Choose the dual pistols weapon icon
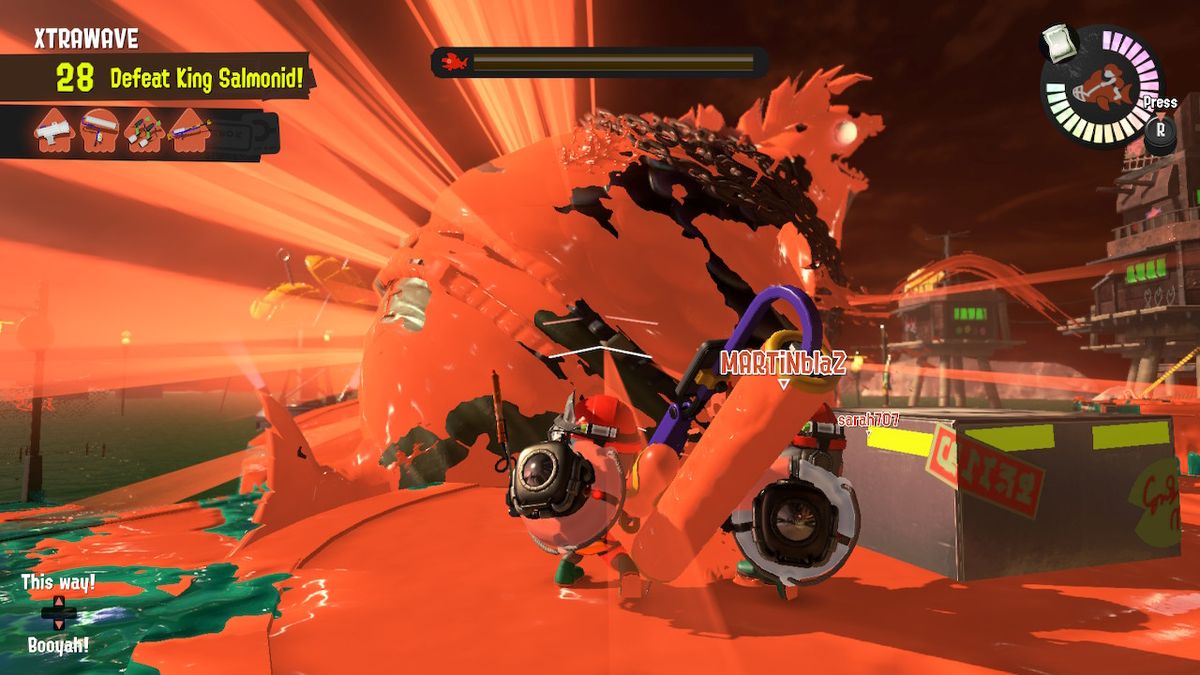The image size is (1200, 675). pos(144,131)
